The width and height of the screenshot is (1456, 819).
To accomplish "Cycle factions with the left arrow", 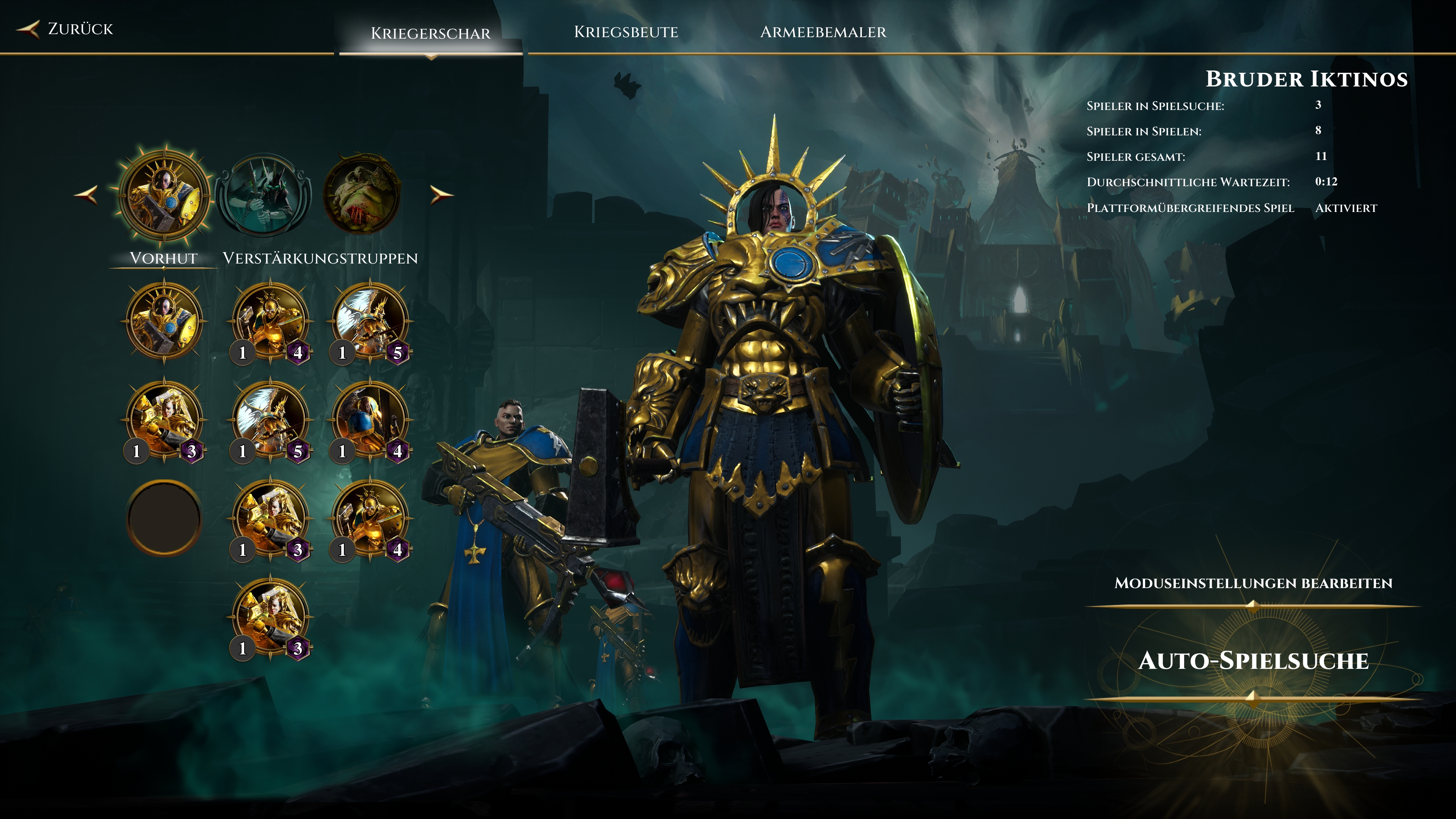I will (x=86, y=195).
